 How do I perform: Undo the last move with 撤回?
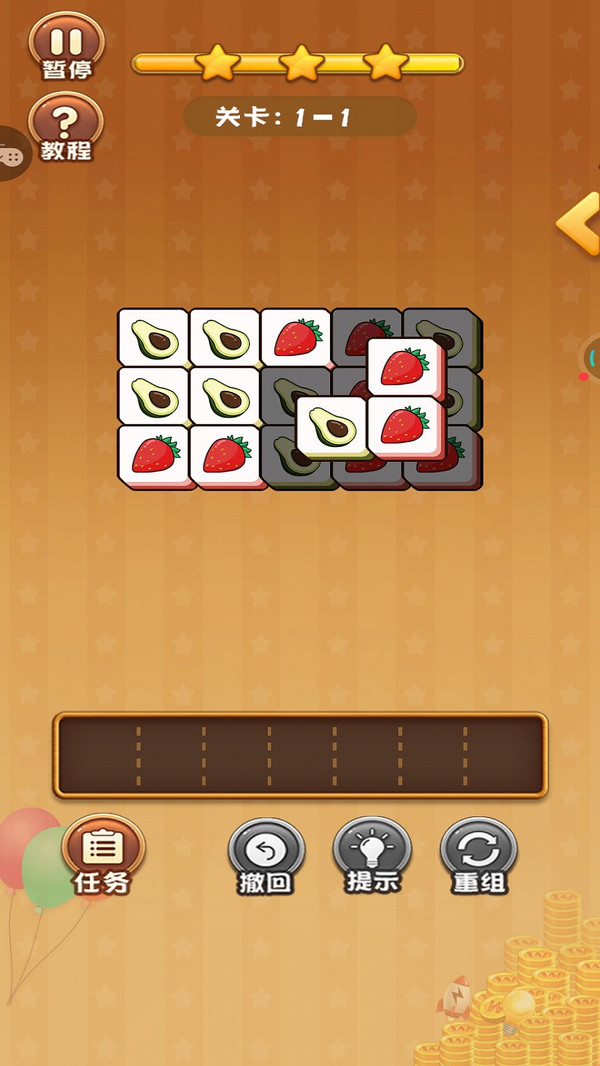coord(265,856)
